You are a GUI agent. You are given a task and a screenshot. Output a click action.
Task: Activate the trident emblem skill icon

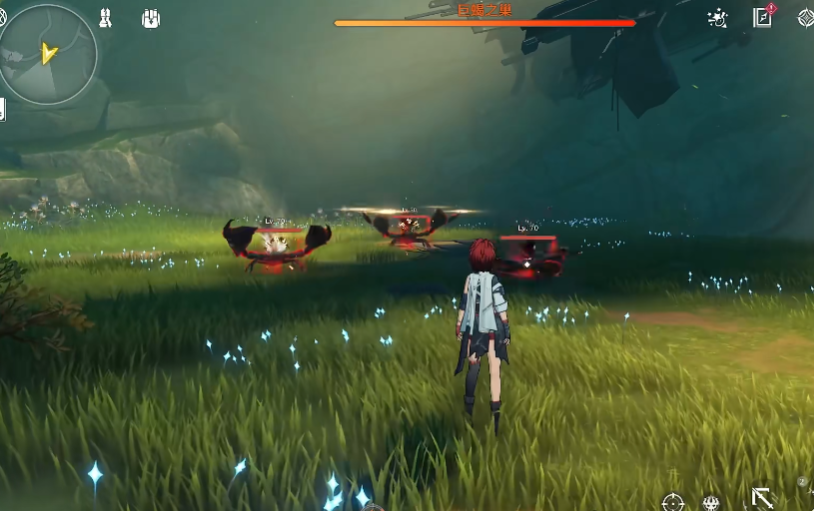pyautogui.click(x=711, y=502)
